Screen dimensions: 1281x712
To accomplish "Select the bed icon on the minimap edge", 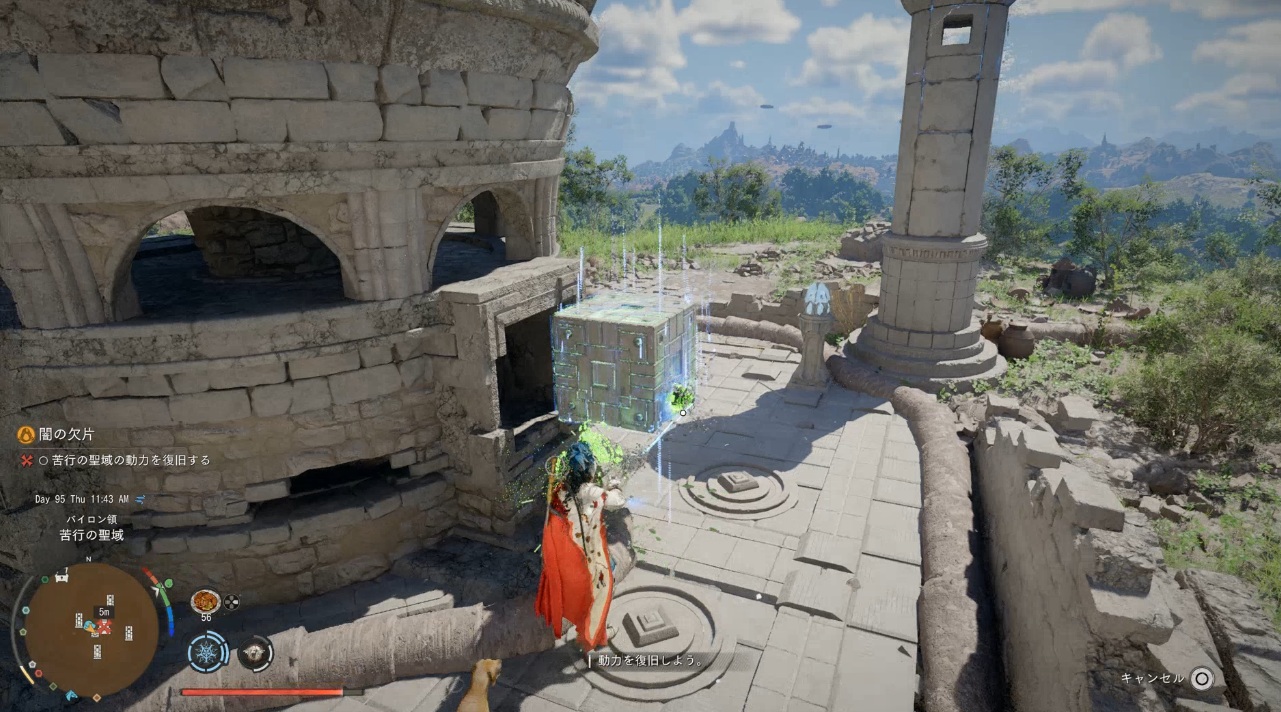I will click(x=62, y=577).
